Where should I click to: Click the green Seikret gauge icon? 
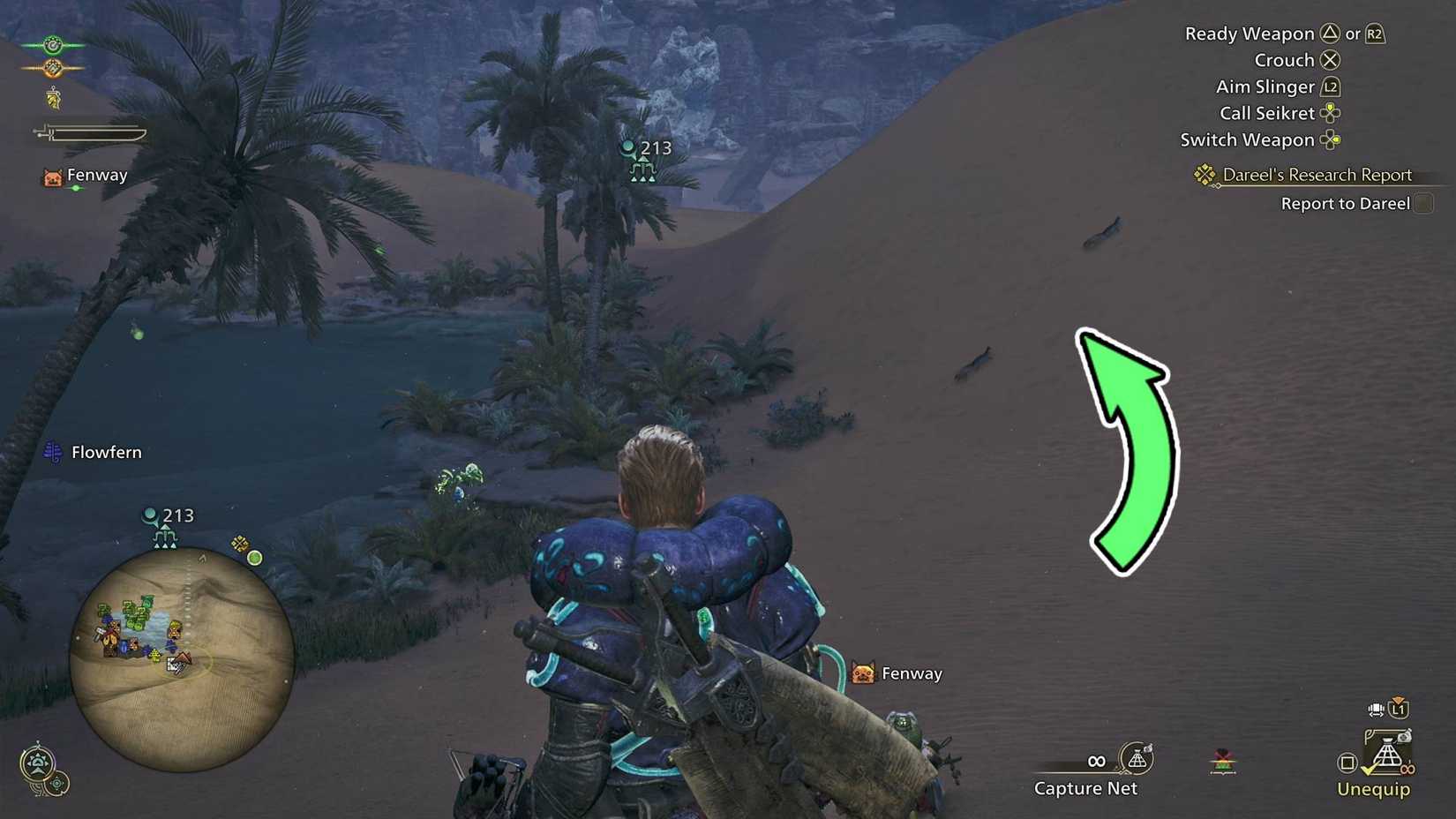coord(53,45)
